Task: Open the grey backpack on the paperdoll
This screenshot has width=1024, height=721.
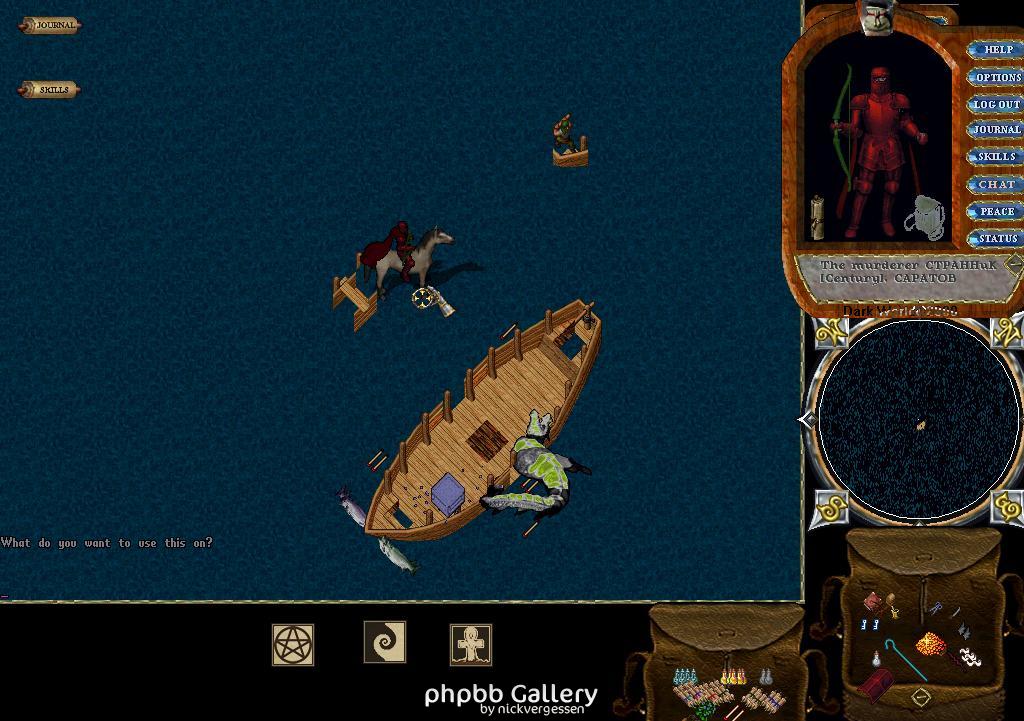Action: point(928,219)
